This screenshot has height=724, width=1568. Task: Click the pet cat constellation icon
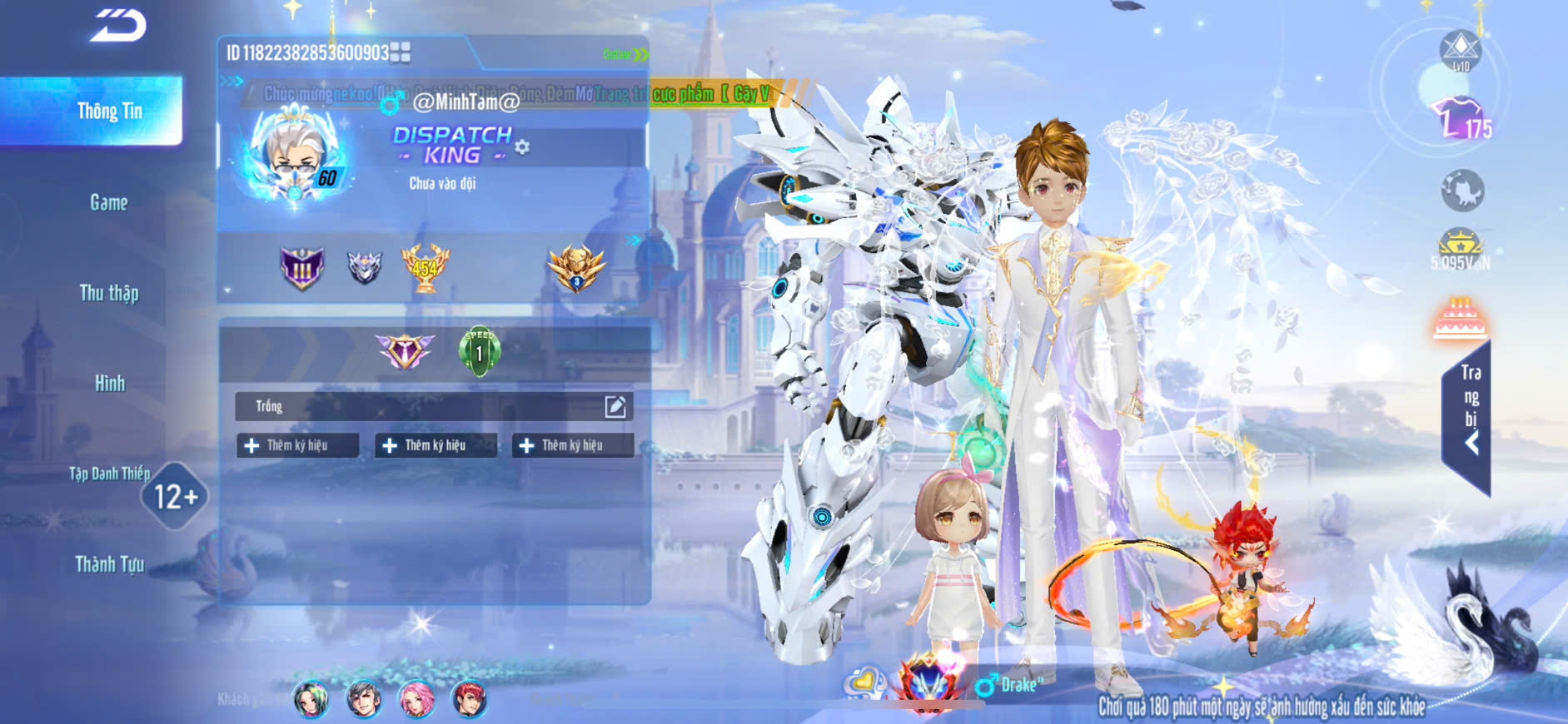coord(1461,191)
